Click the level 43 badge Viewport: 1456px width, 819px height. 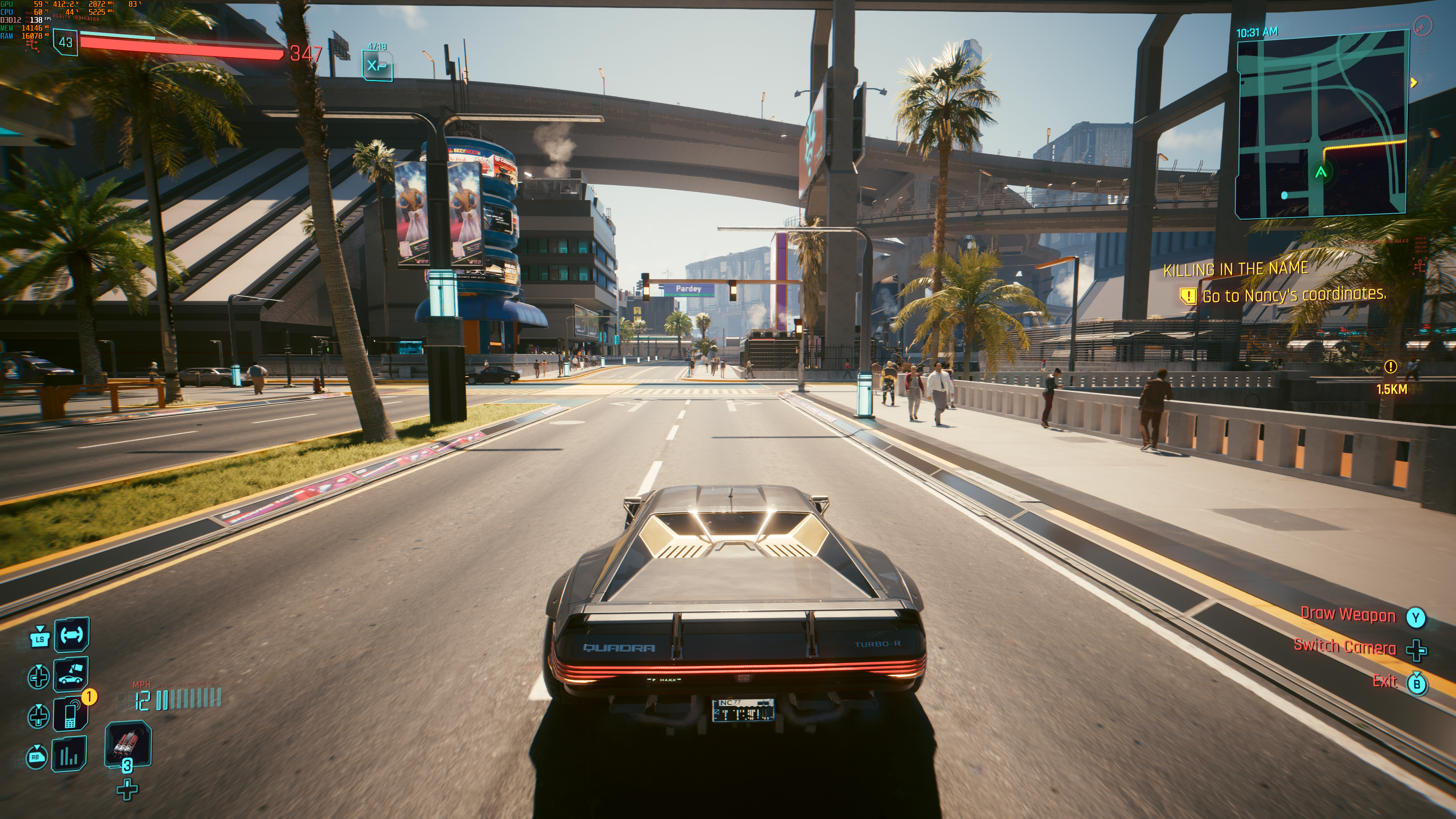(x=66, y=42)
